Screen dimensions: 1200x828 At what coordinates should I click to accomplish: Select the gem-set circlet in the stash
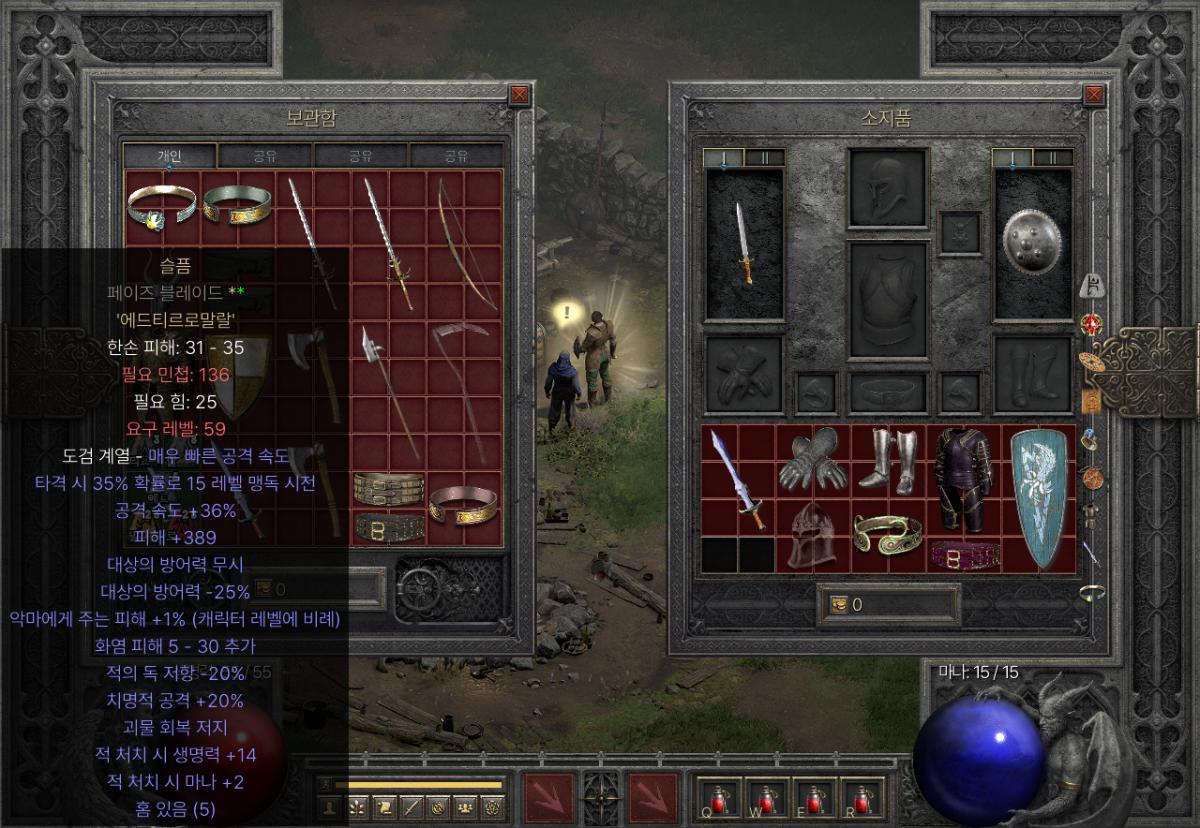tap(161, 207)
